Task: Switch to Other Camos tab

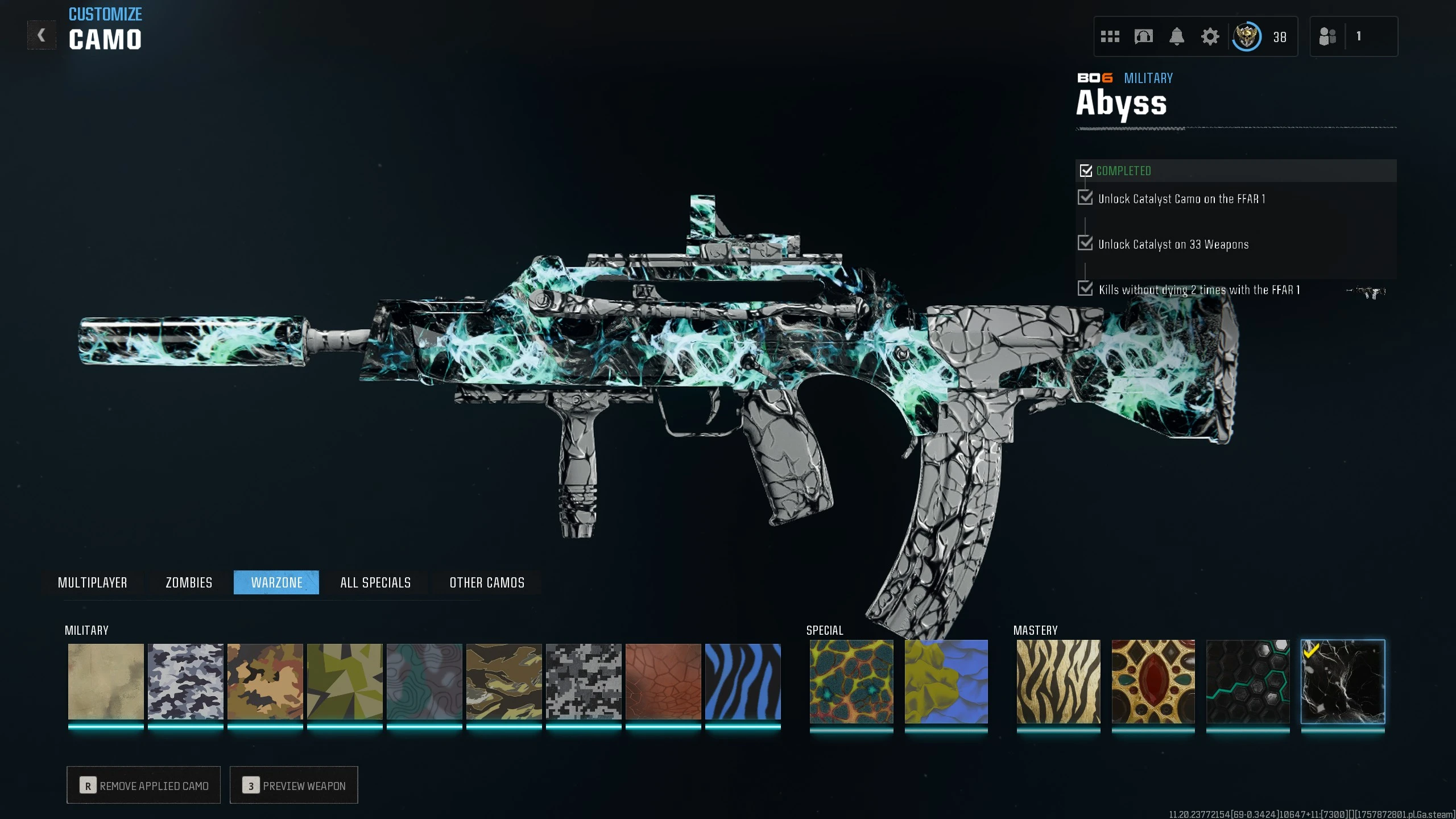Action: pyautogui.click(x=487, y=582)
